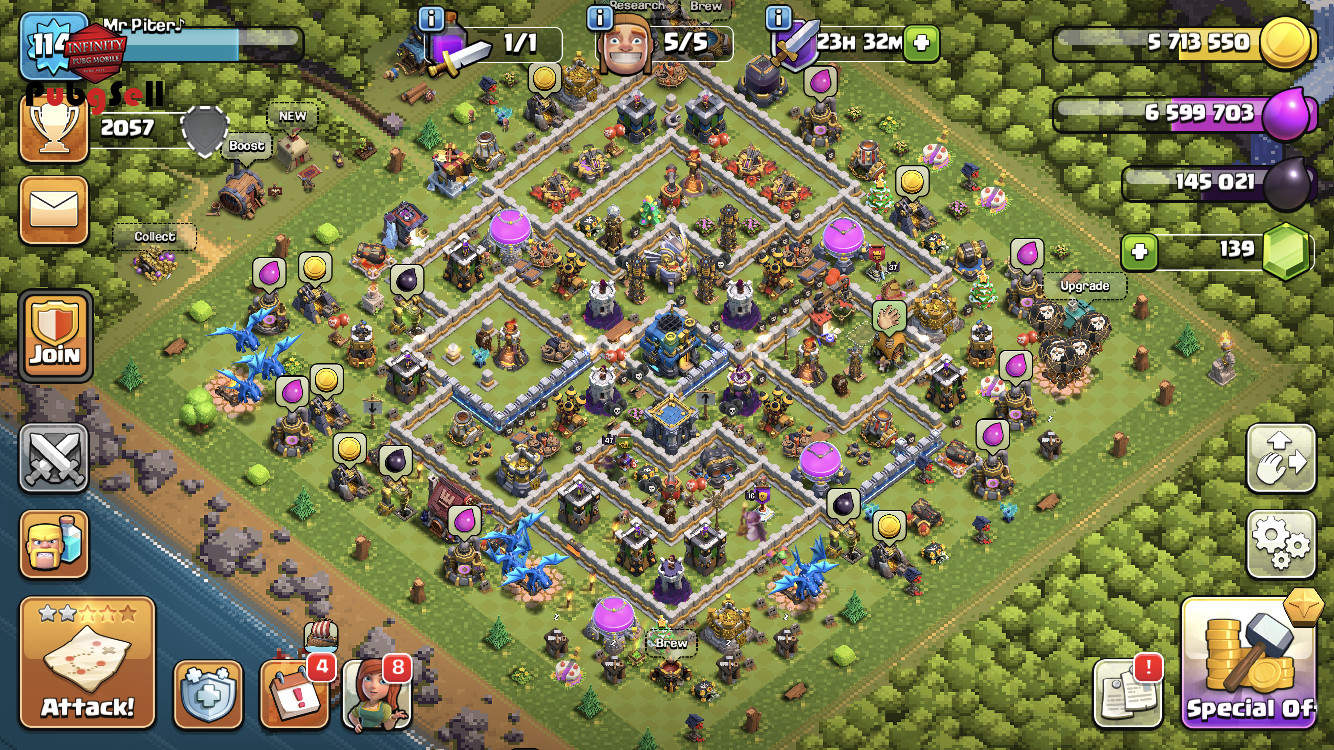Screen dimensions: 1334x750
Task: Open the settings gears button
Action: coord(1280,544)
